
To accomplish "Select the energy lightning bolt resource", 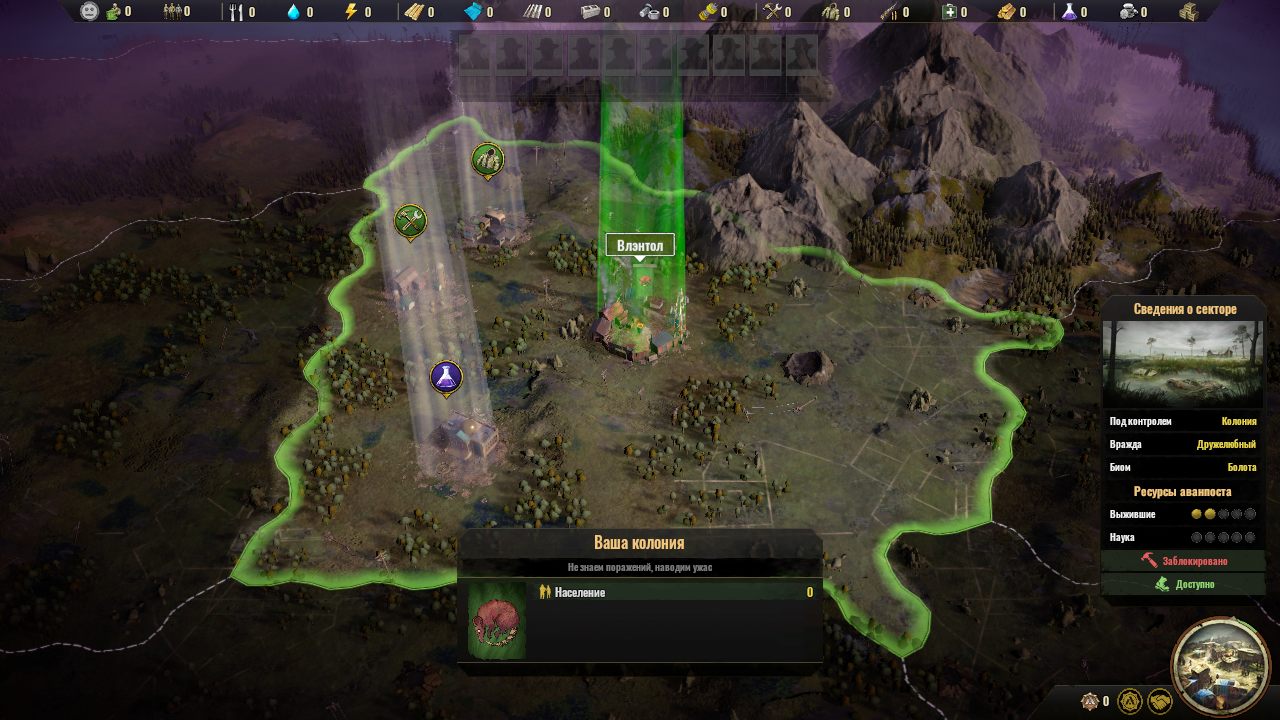I will [352, 12].
